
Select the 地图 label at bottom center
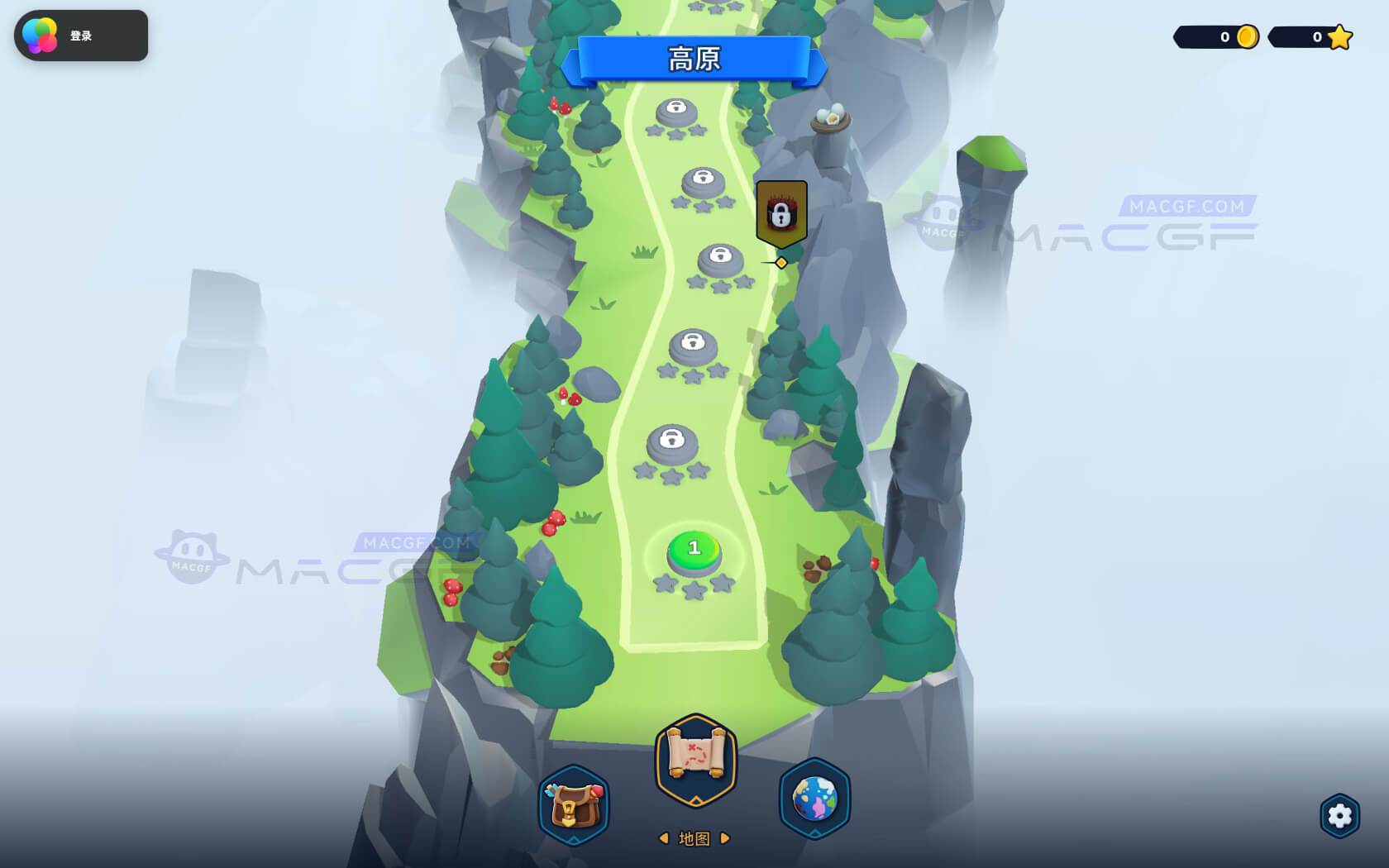pyautogui.click(x=693, y=837)
